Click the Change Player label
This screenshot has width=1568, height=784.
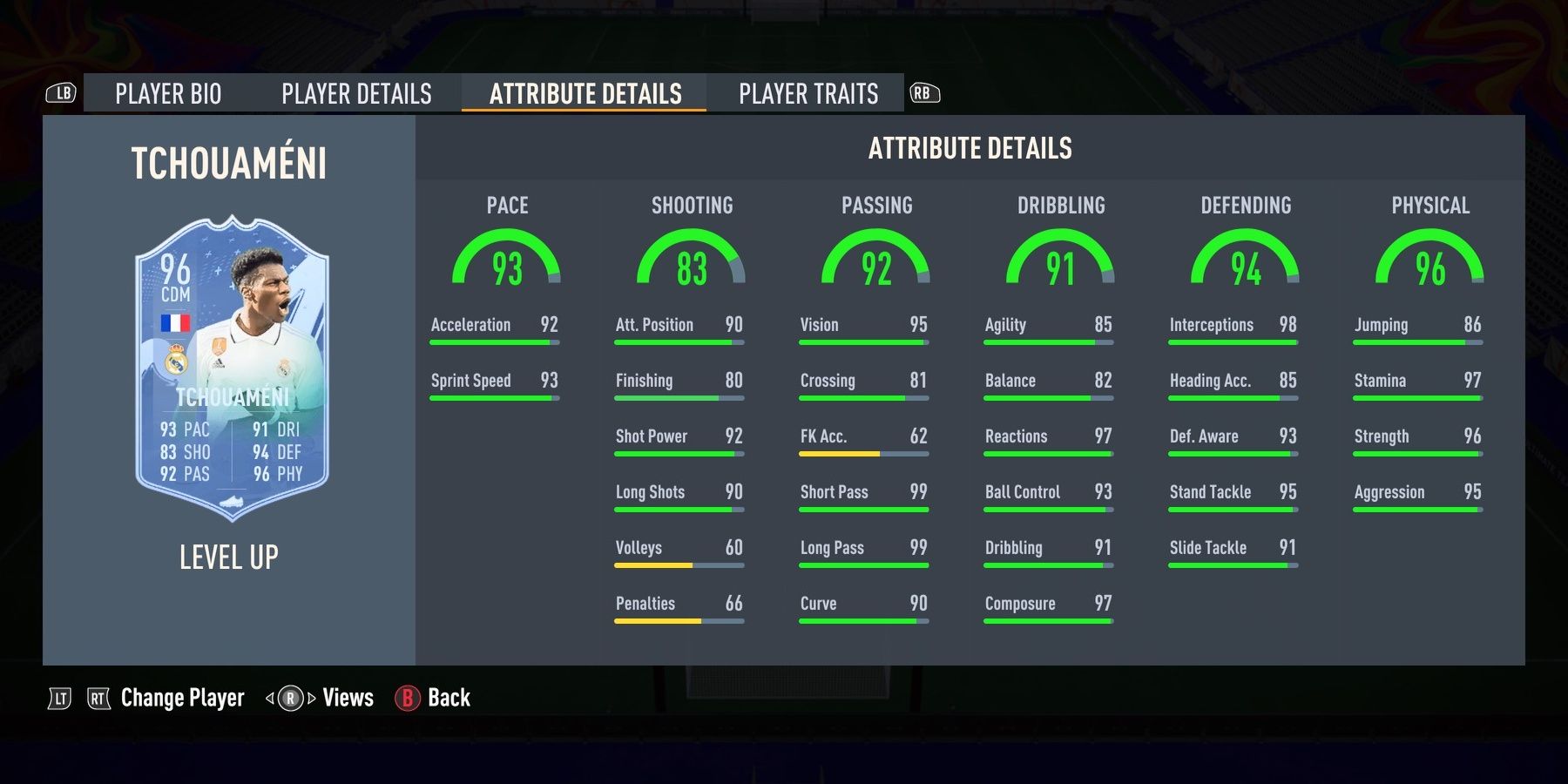[x=182, y=698]
